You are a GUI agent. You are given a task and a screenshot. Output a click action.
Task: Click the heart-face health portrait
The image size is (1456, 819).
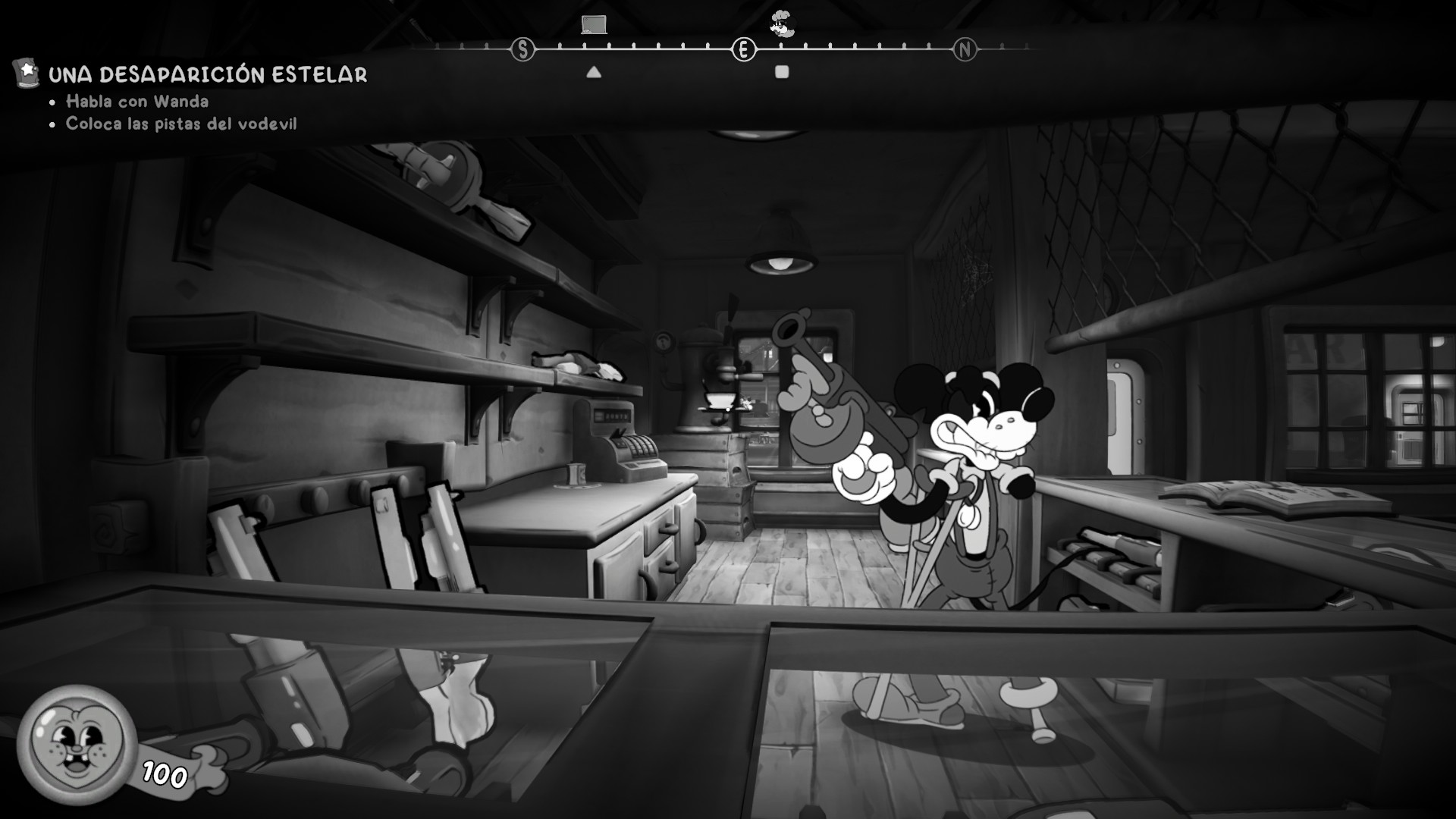coord(77,745)
